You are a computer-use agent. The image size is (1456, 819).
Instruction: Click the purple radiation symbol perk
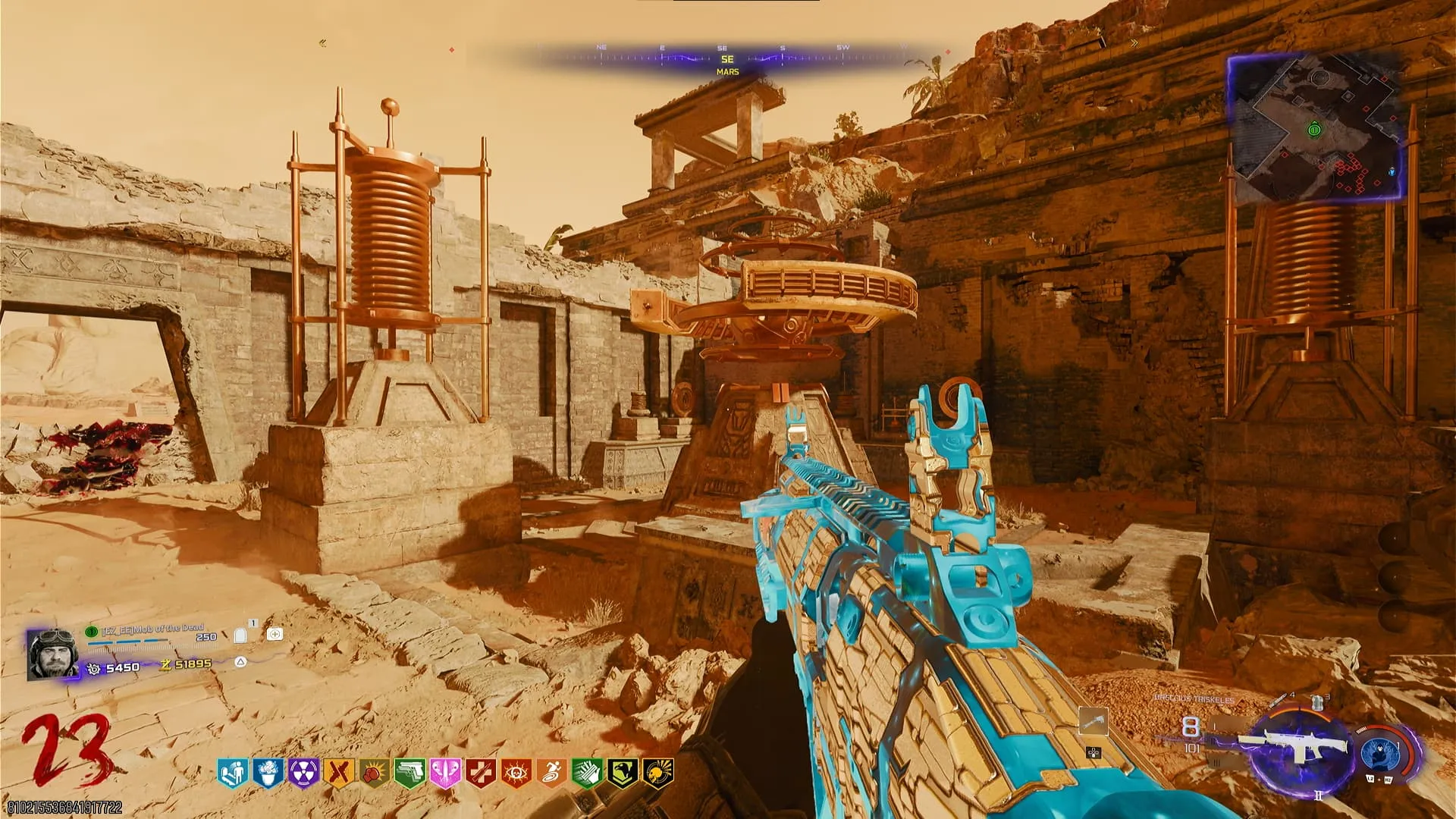point(303,773)
